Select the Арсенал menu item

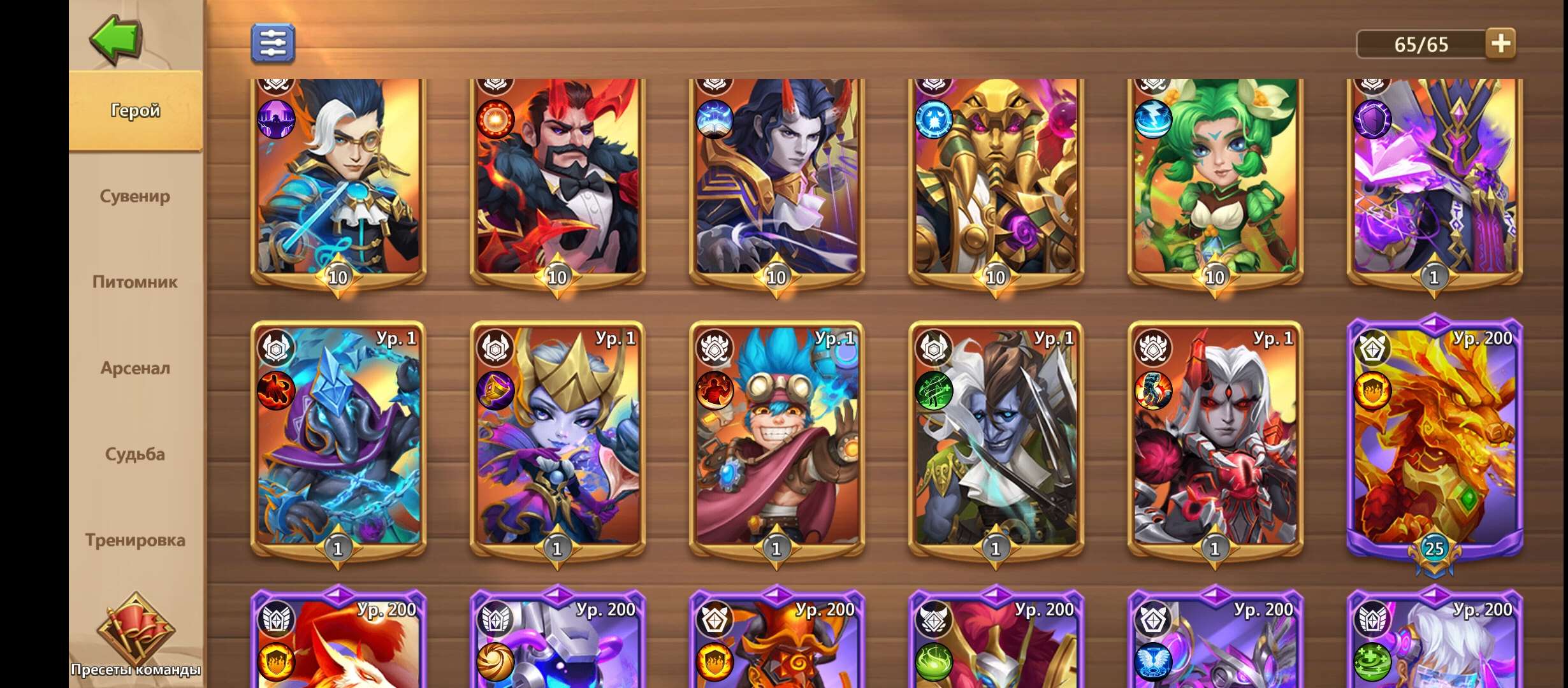136,368
